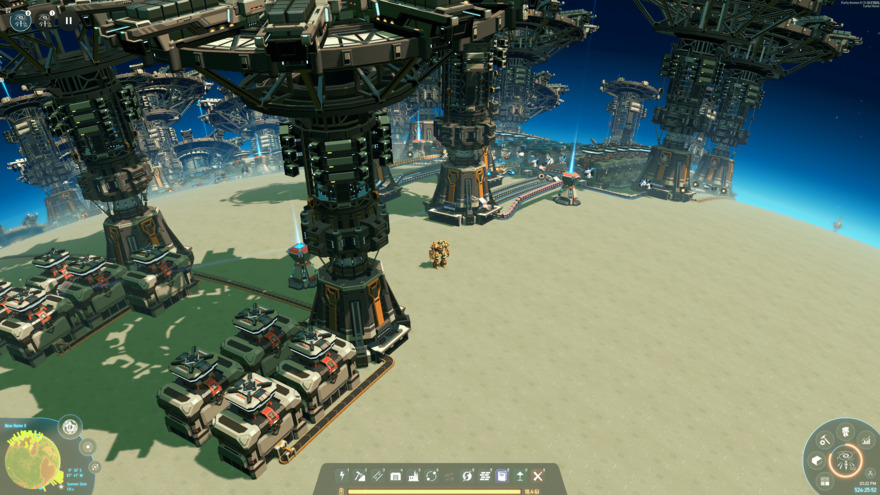Open the storage box build category
This screenshot has height=495, width=880.
coord(396,476)
